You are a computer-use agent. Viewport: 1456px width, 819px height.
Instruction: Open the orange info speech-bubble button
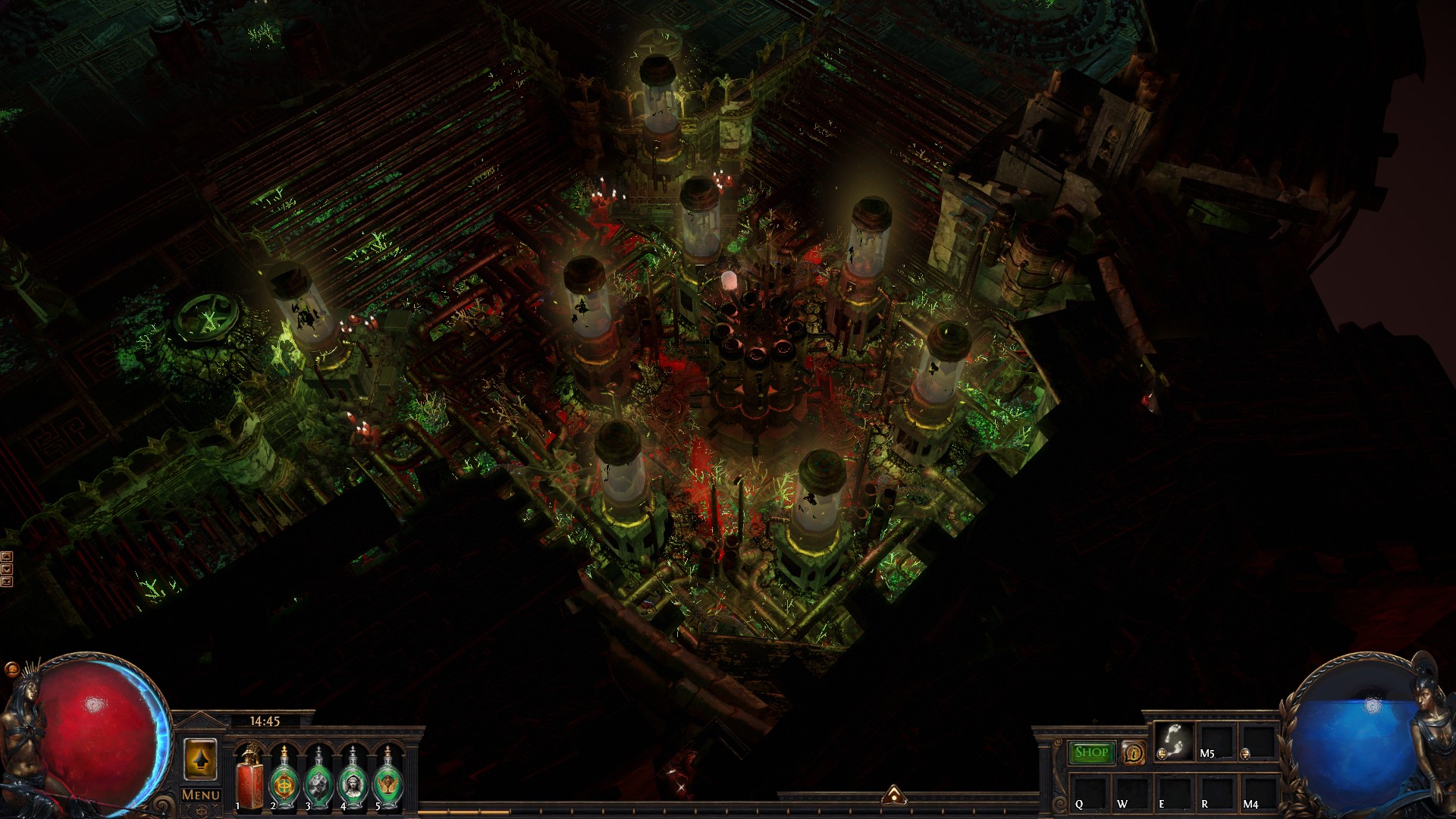tap(1134, 753)
